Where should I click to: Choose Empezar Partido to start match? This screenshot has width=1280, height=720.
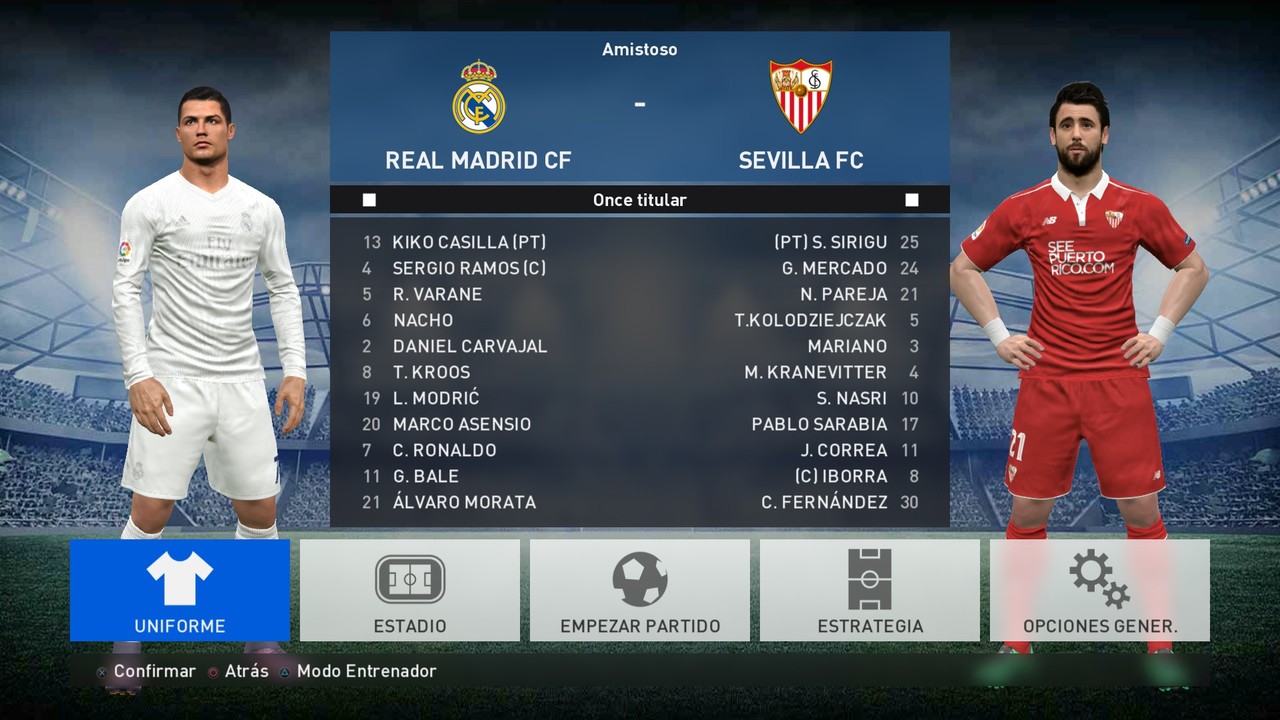(640, 590)
